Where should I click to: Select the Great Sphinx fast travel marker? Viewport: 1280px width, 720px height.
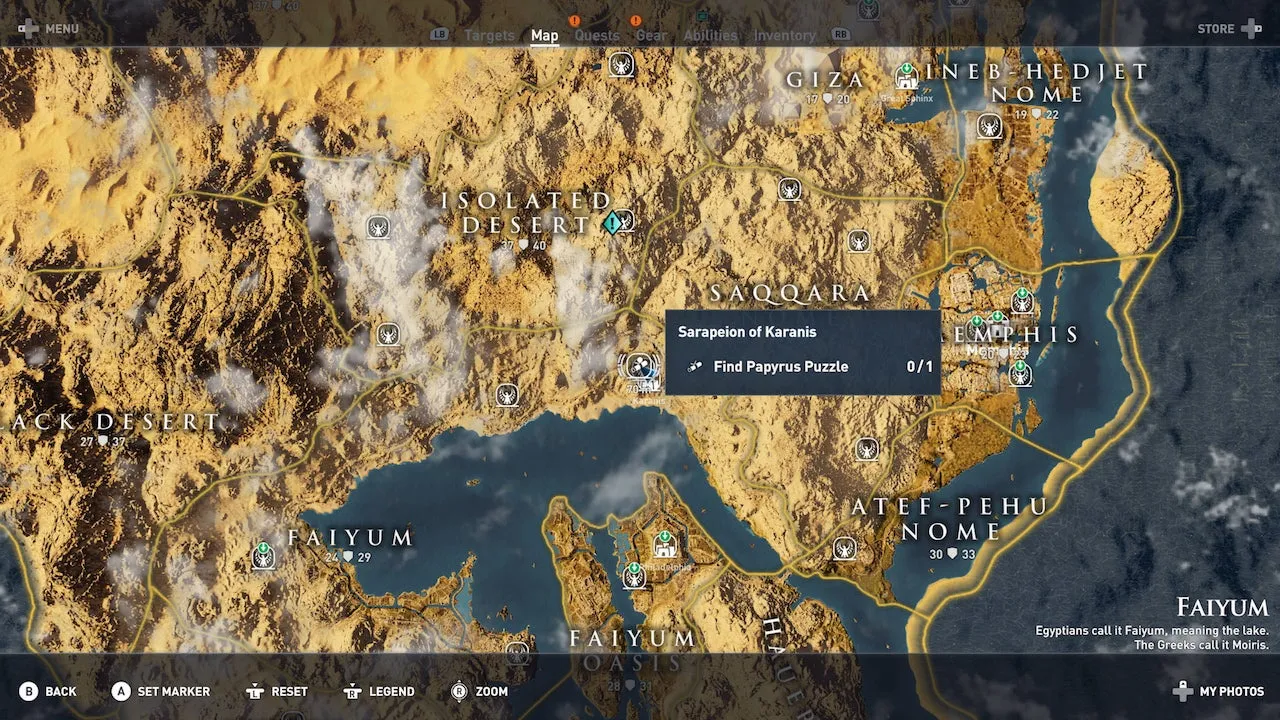coord(906,75)
